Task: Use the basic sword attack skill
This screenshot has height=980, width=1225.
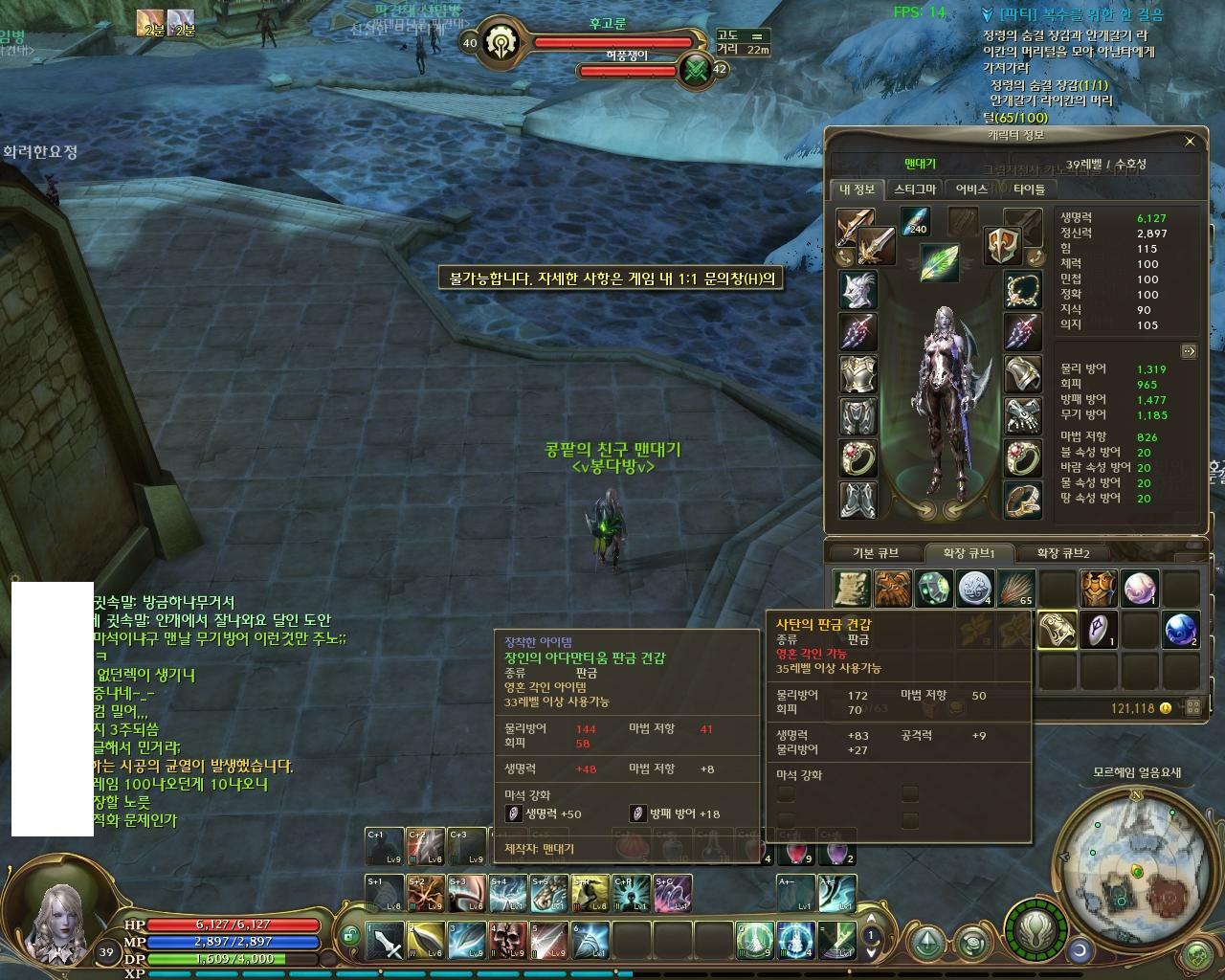Action: pyautogui.click(x=386, y=941)
